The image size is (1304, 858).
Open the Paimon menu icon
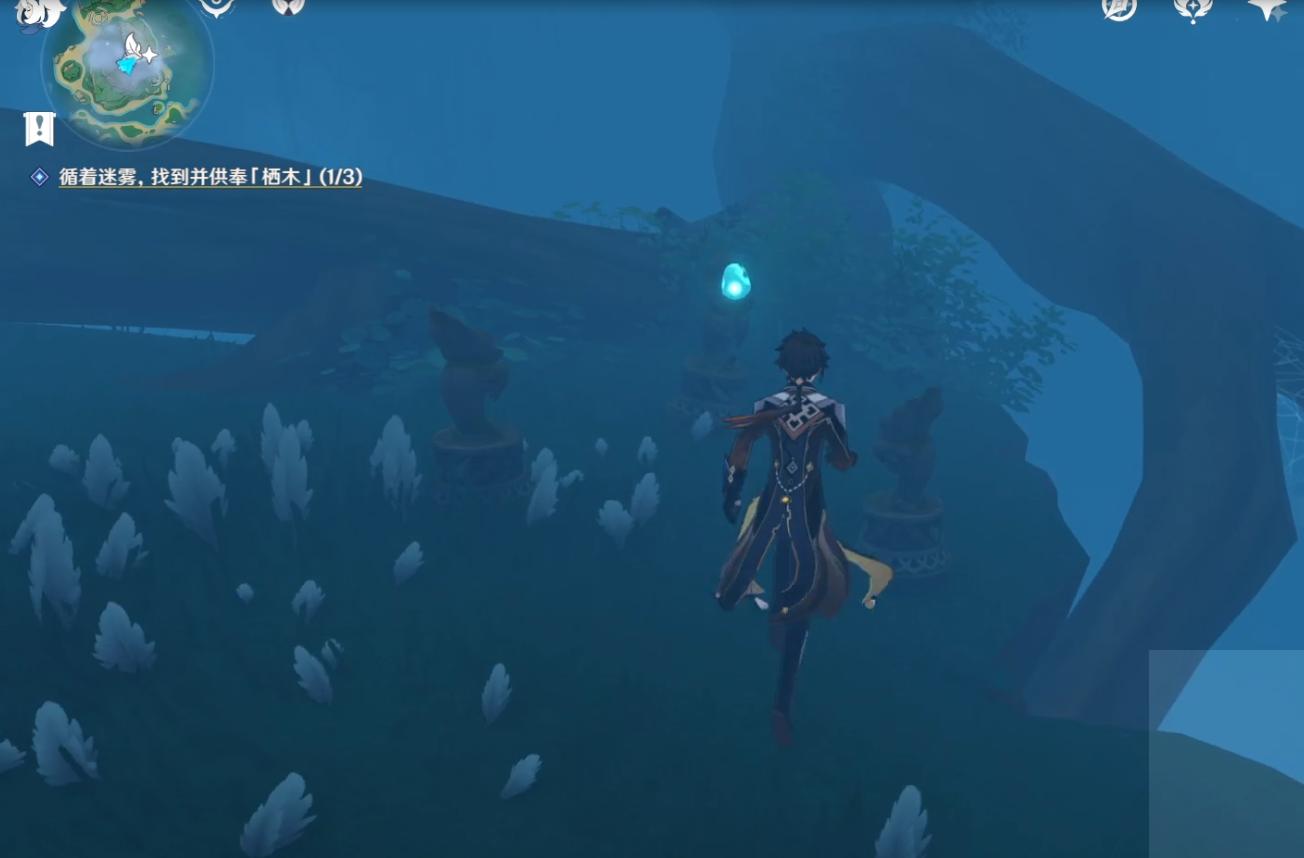point(40,12)
